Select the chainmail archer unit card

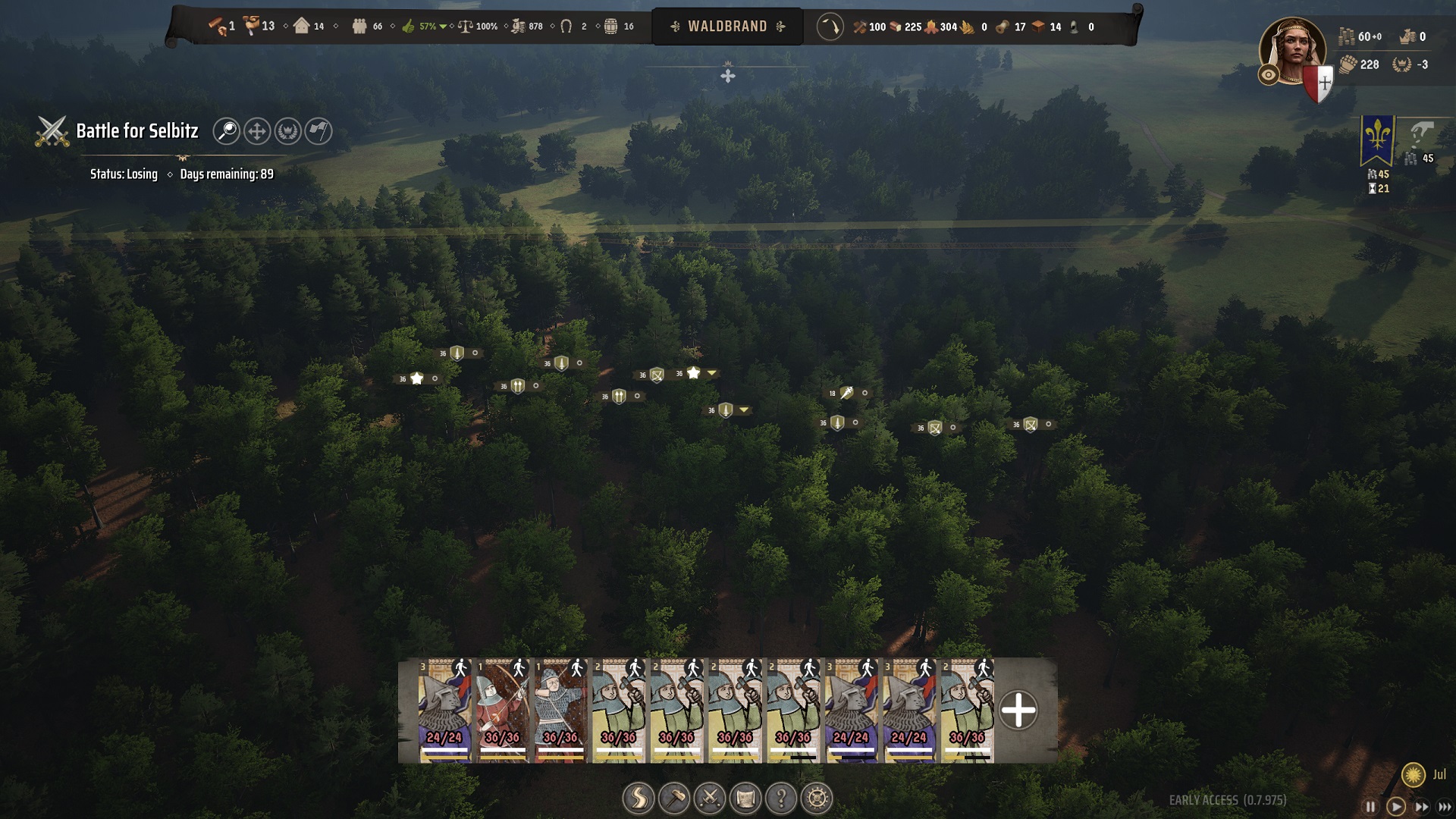(x=560, y=710)
